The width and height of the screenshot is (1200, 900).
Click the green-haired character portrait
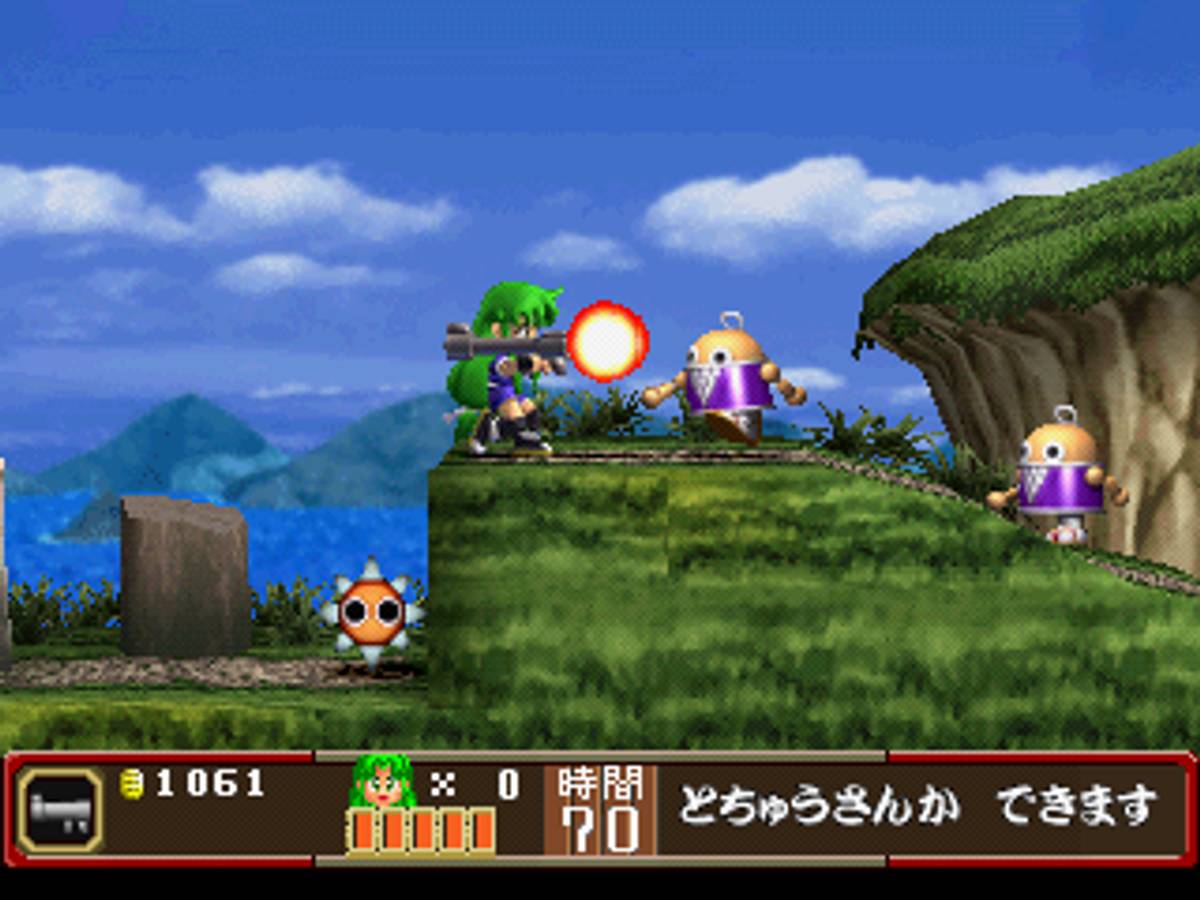point(383,782)
